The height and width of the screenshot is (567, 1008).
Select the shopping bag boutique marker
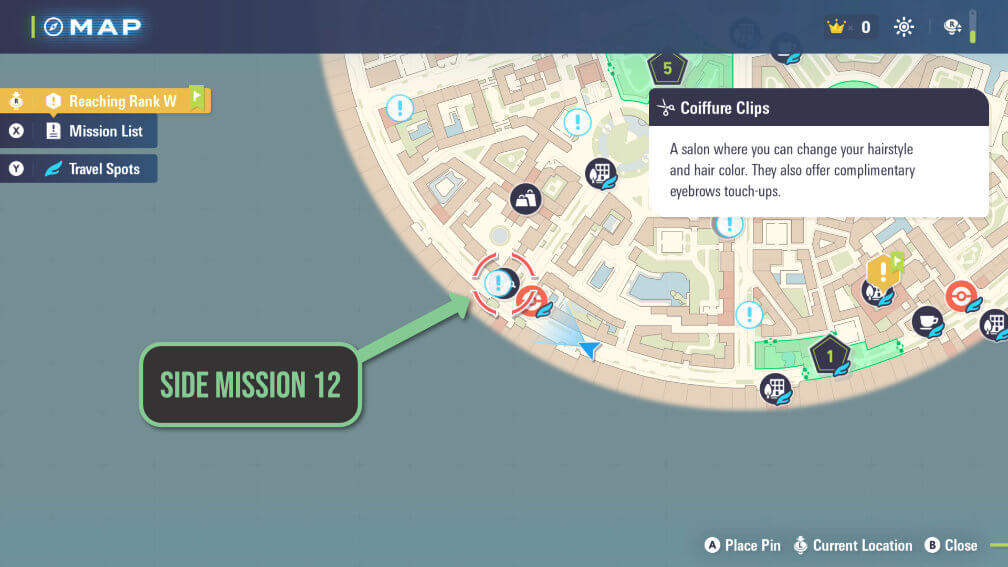[x=526, y=199]
